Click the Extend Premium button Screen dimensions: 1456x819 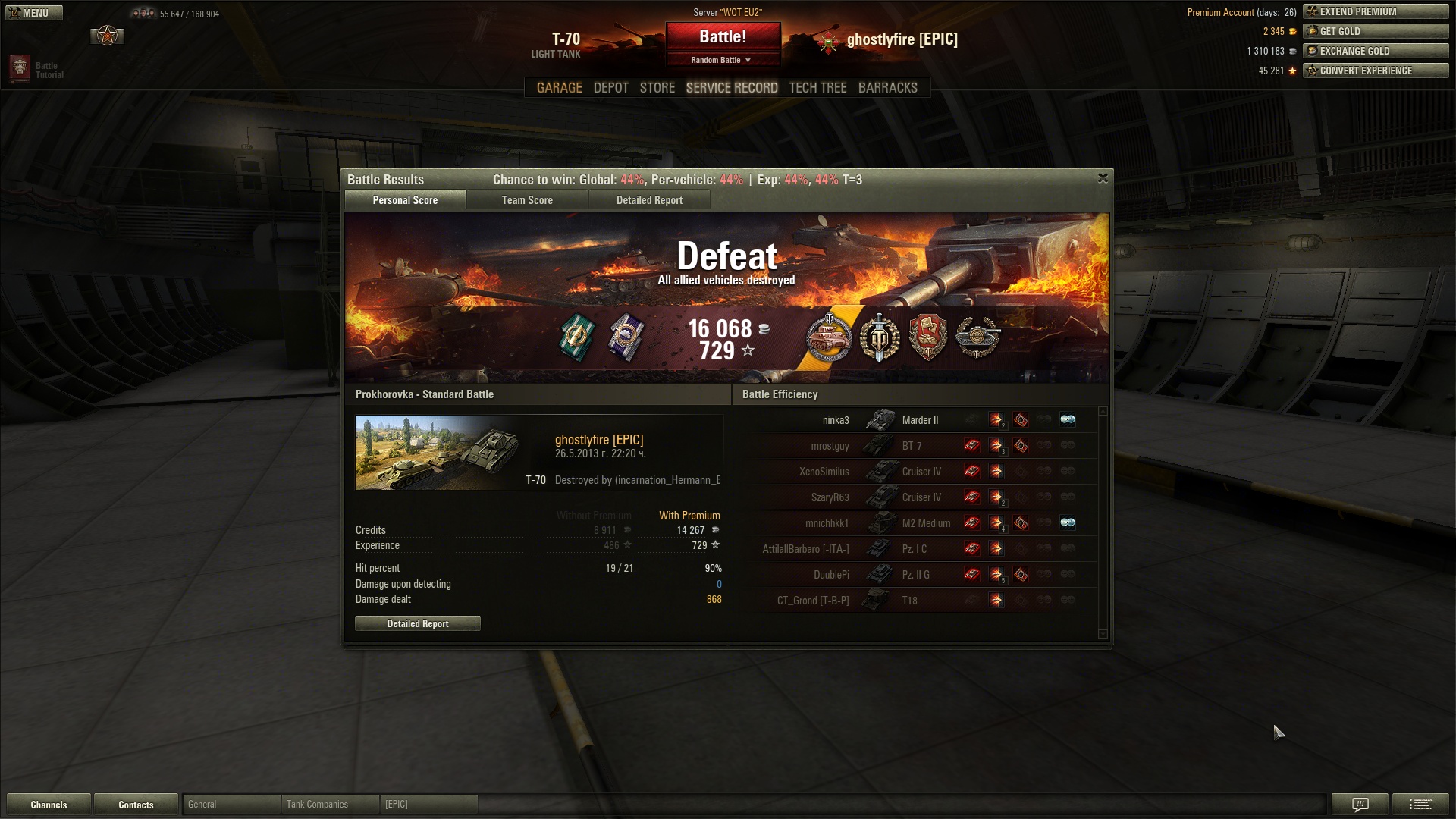[1376, 11]
